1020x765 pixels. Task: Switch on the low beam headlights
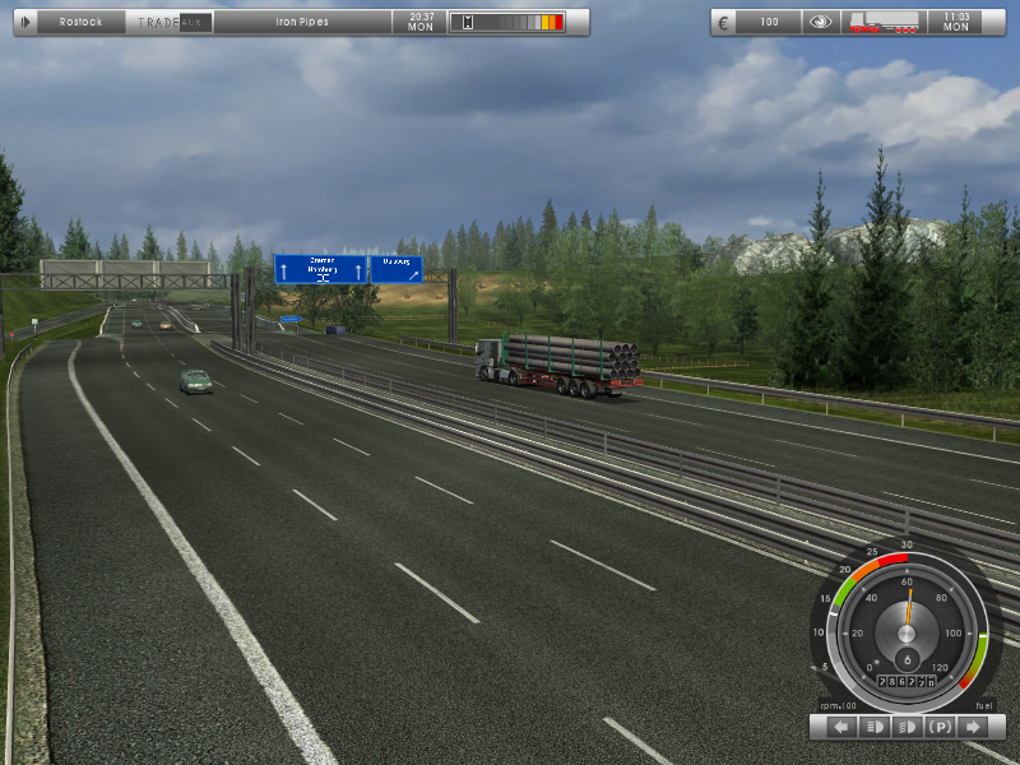(x=906, y=727)
